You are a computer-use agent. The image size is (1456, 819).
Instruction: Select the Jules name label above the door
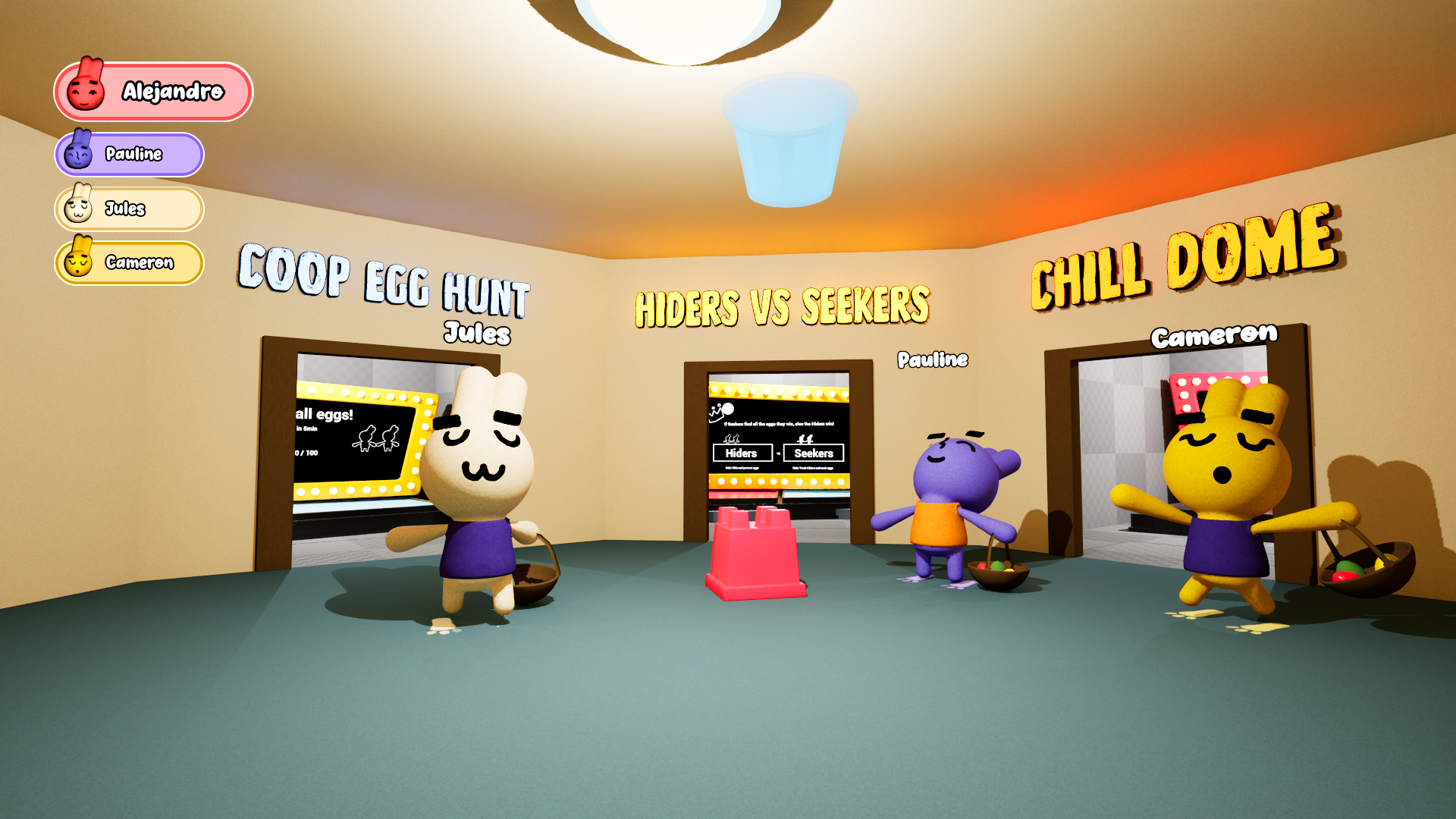(478, 334)
